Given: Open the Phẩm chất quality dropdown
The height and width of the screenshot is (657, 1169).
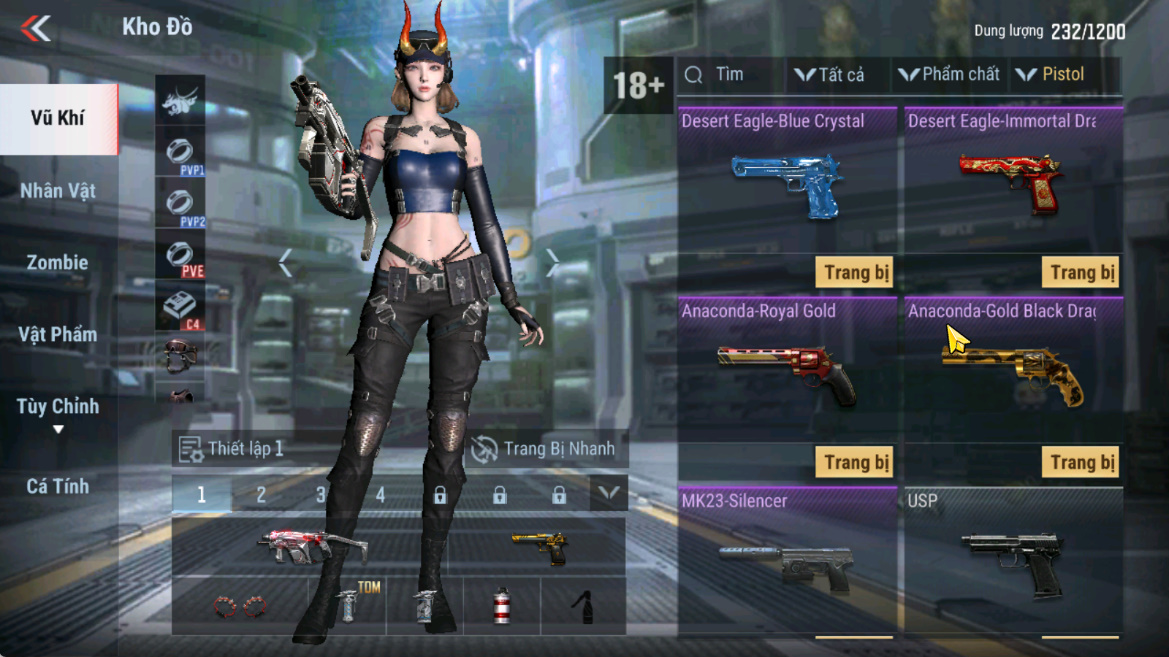Looking at the screenshot, I should [949, 75].
